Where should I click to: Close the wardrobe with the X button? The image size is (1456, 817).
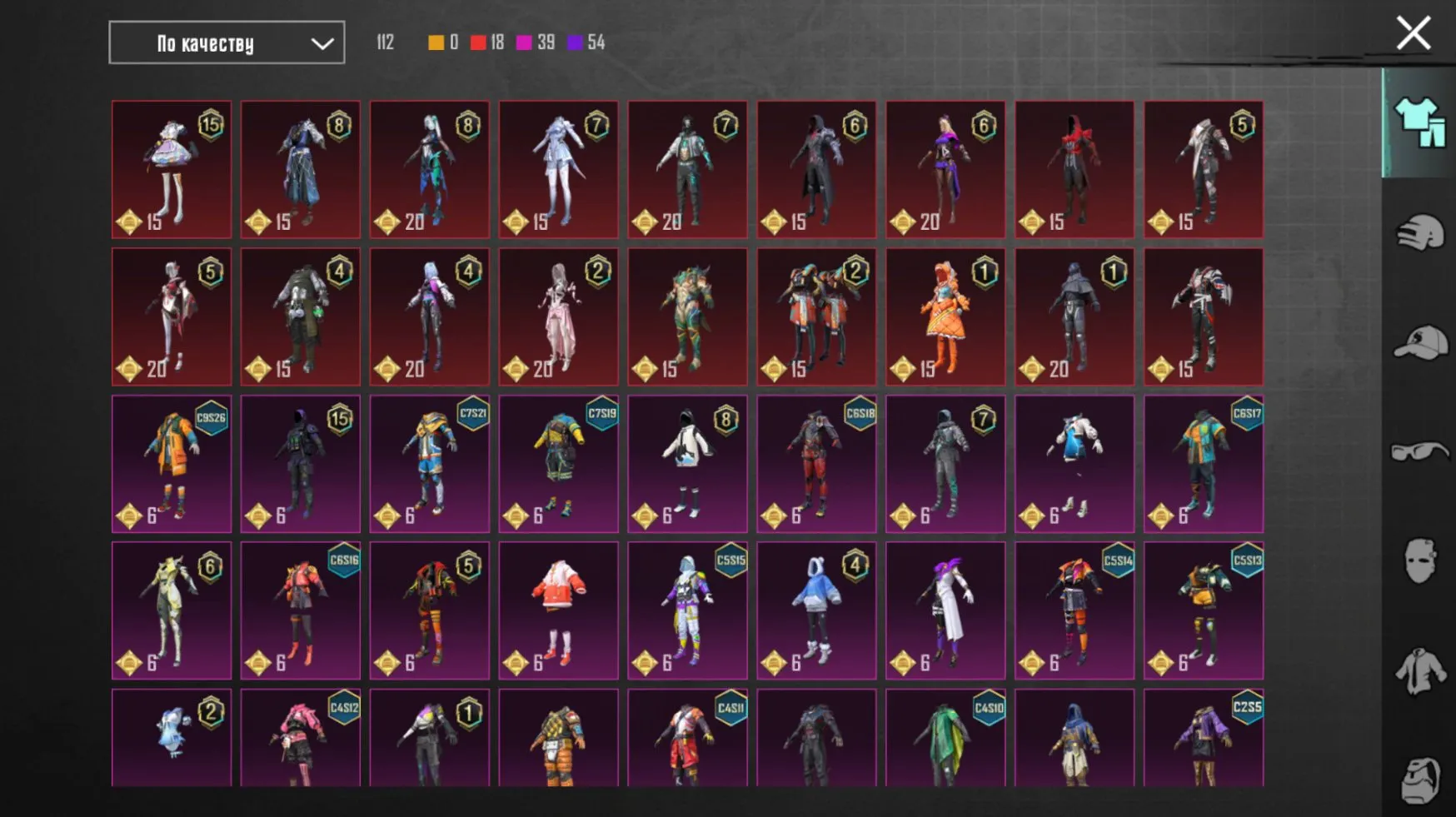click(1414, 33)
